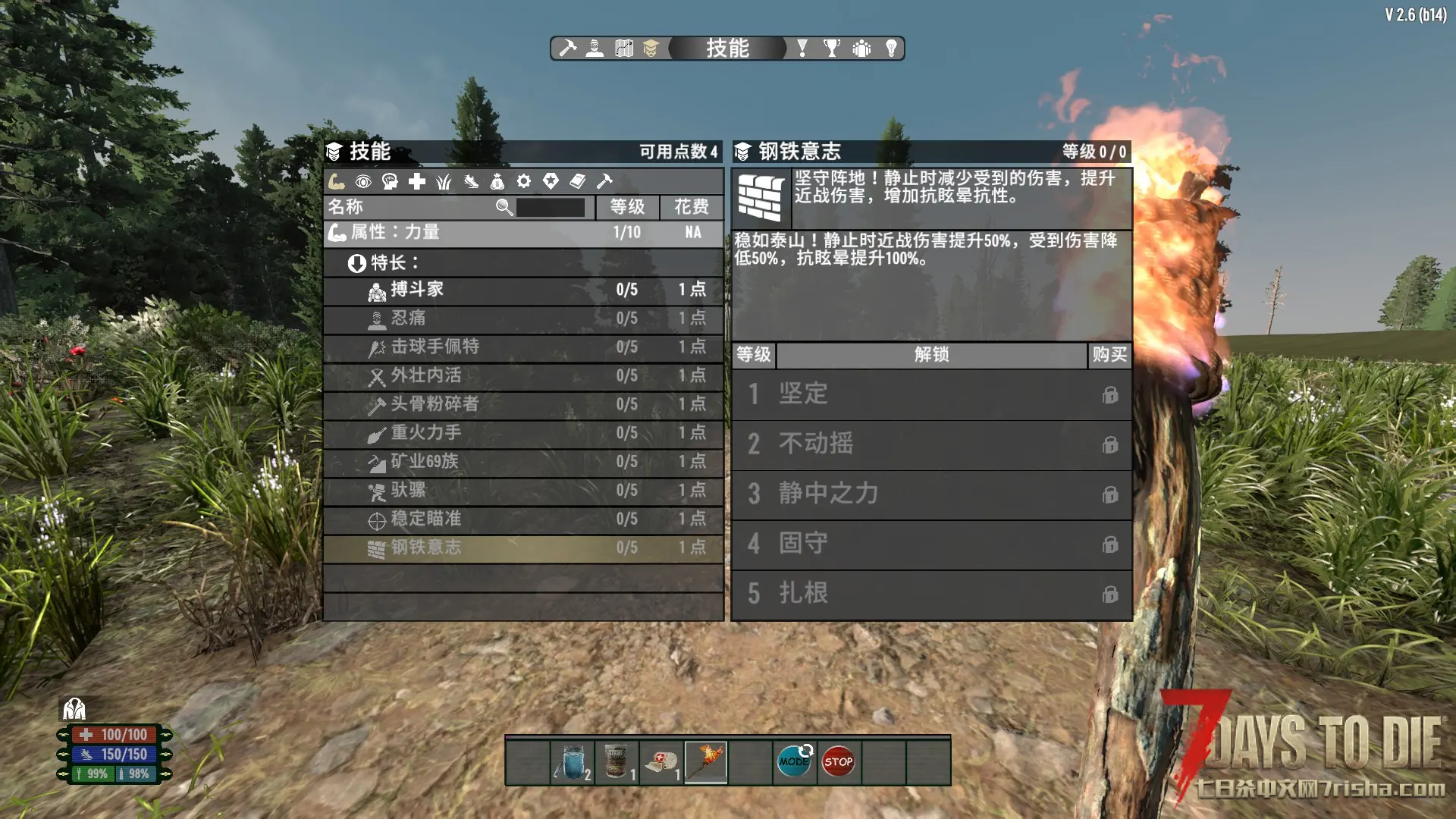Choose the 稳定瞄准 perk
The height and width of the screenshot is (819, 1456).
click(522, 519)
